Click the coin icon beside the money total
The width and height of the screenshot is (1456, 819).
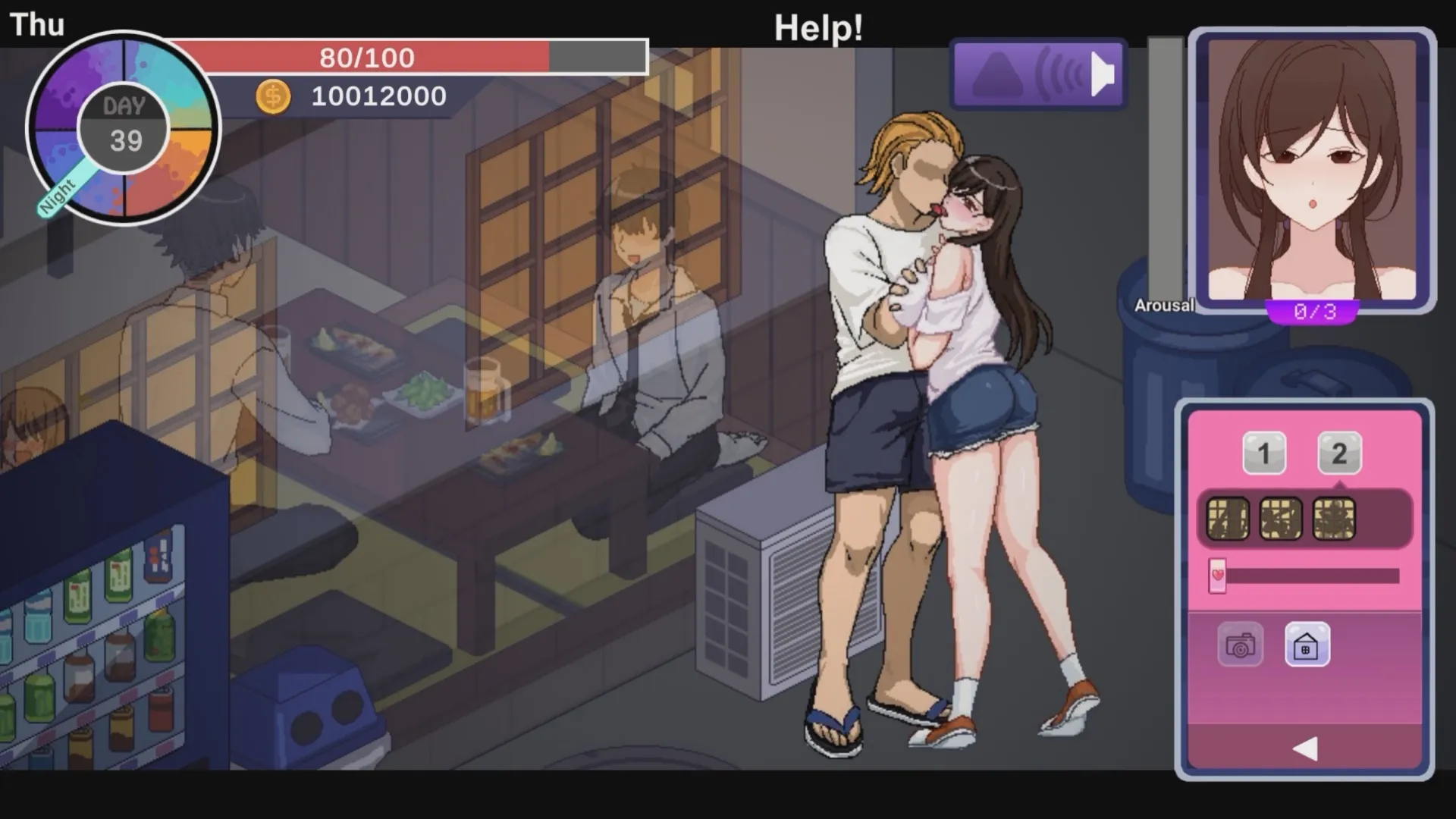coord(273,96)
